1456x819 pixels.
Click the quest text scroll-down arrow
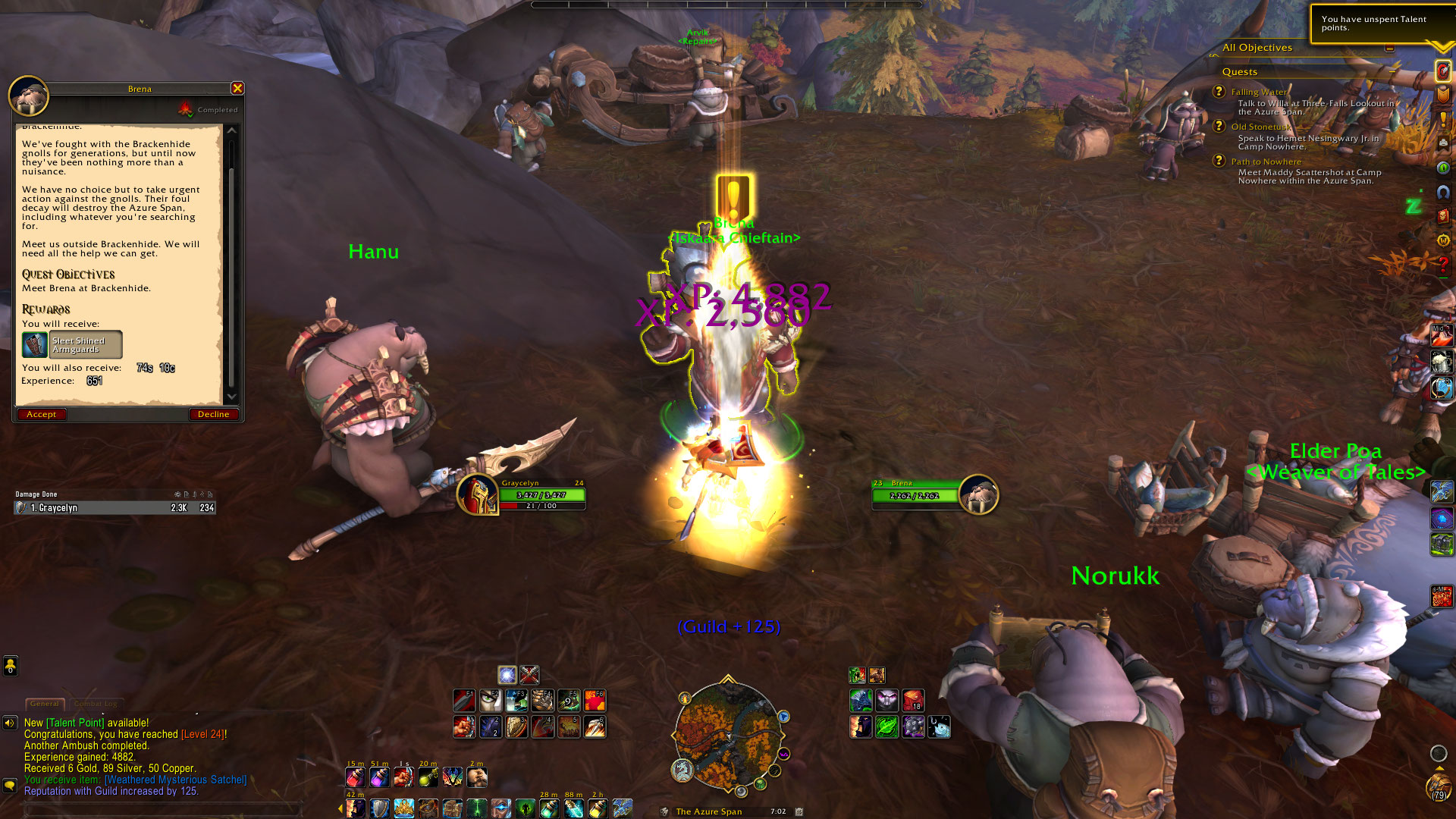click(232, 397)
